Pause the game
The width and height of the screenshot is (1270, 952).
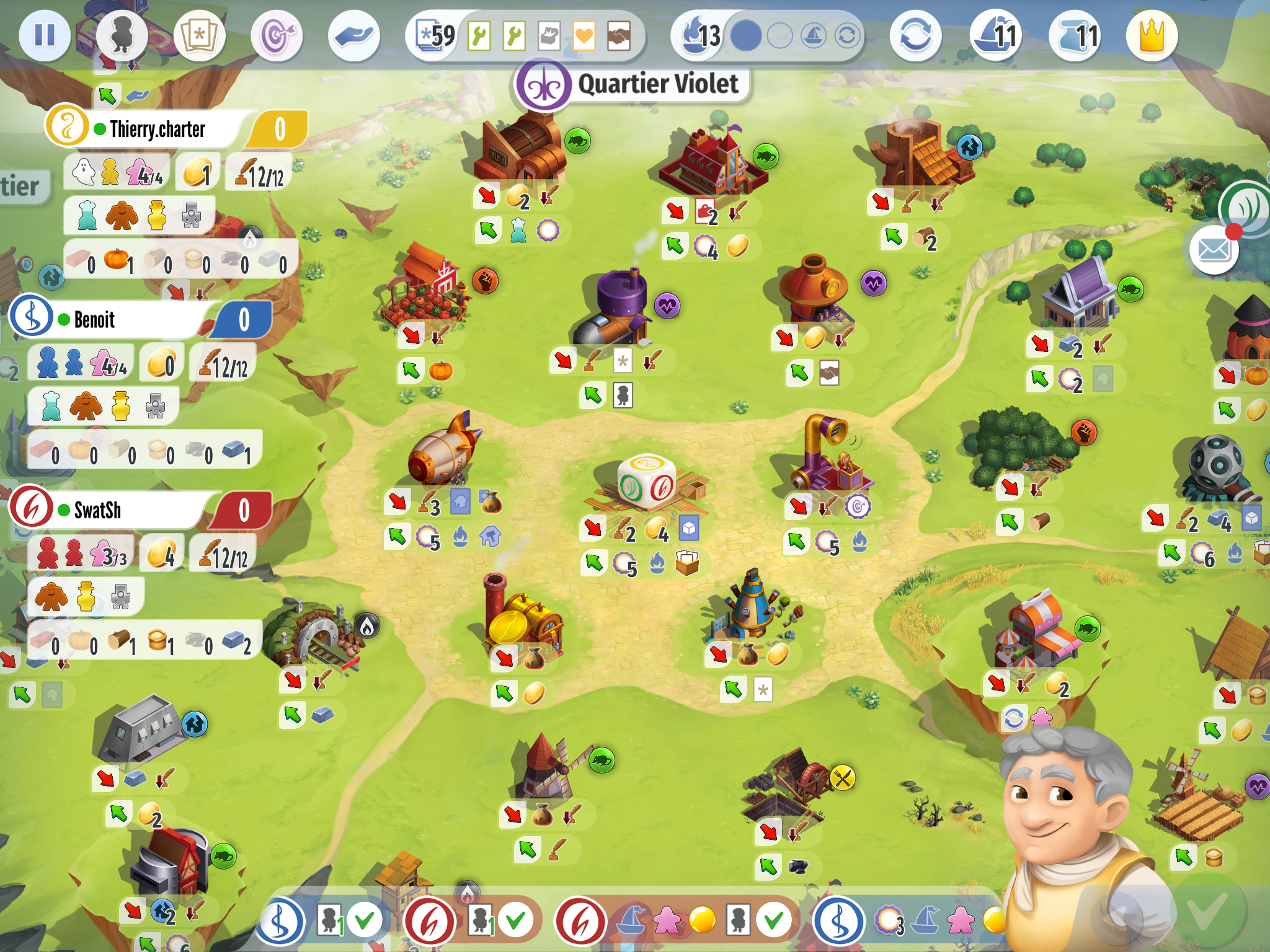[44, 35]
